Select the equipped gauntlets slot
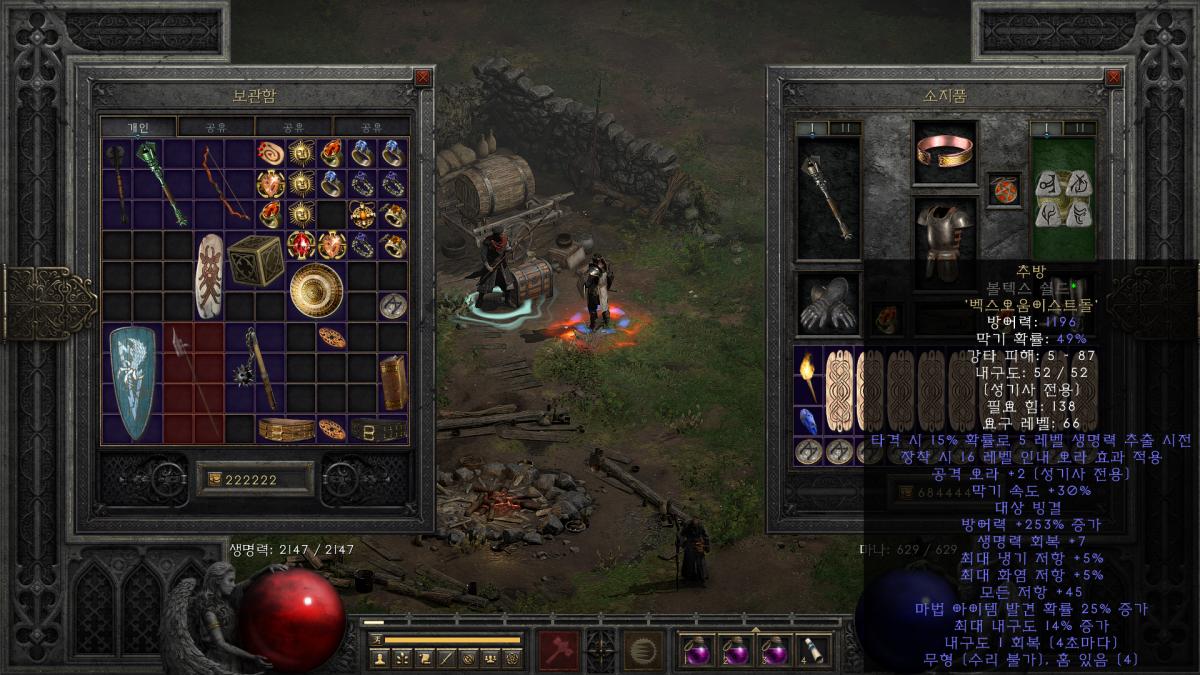Image resolution: width=1200 pixels, height=675 pixels. tap(828, 304)
